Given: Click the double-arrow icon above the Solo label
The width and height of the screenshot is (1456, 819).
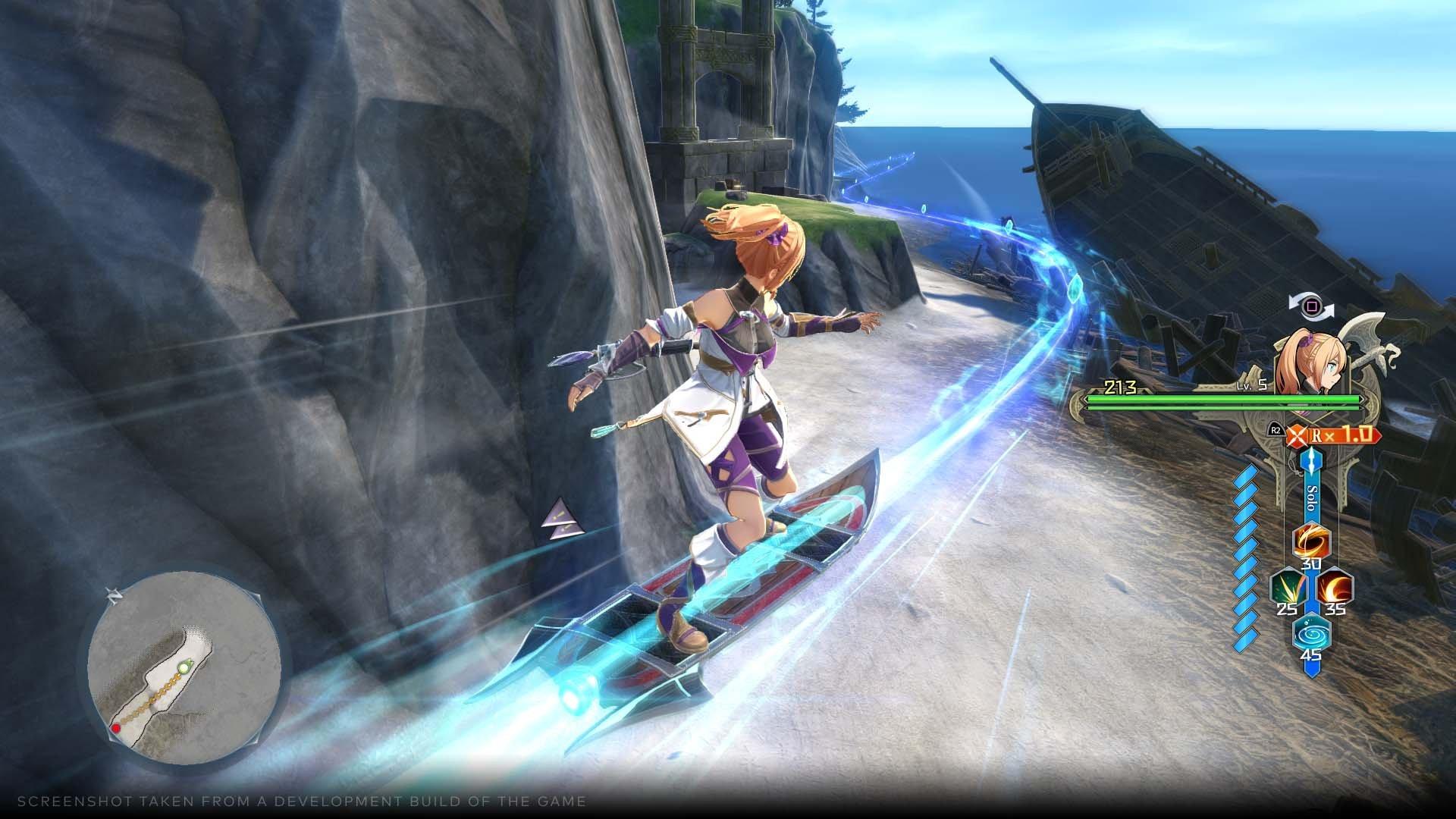Looking at the screenshot, I should (1310, 461).
